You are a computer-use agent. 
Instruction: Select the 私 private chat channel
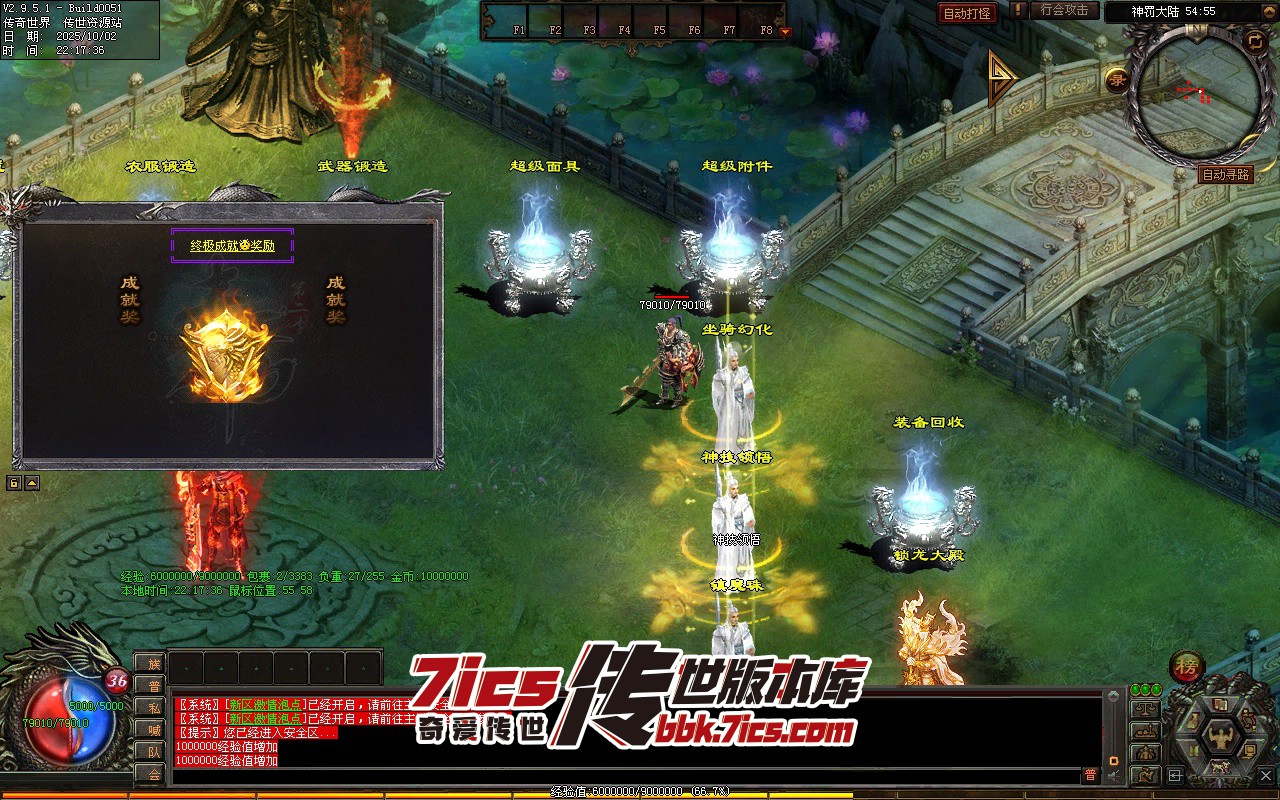(153, 707)
